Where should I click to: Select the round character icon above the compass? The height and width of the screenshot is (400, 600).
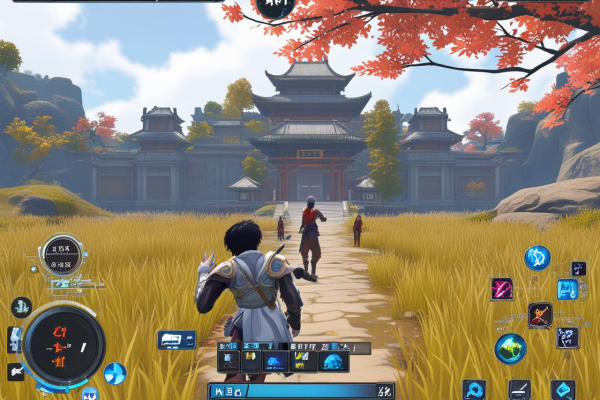coord(22,307)
